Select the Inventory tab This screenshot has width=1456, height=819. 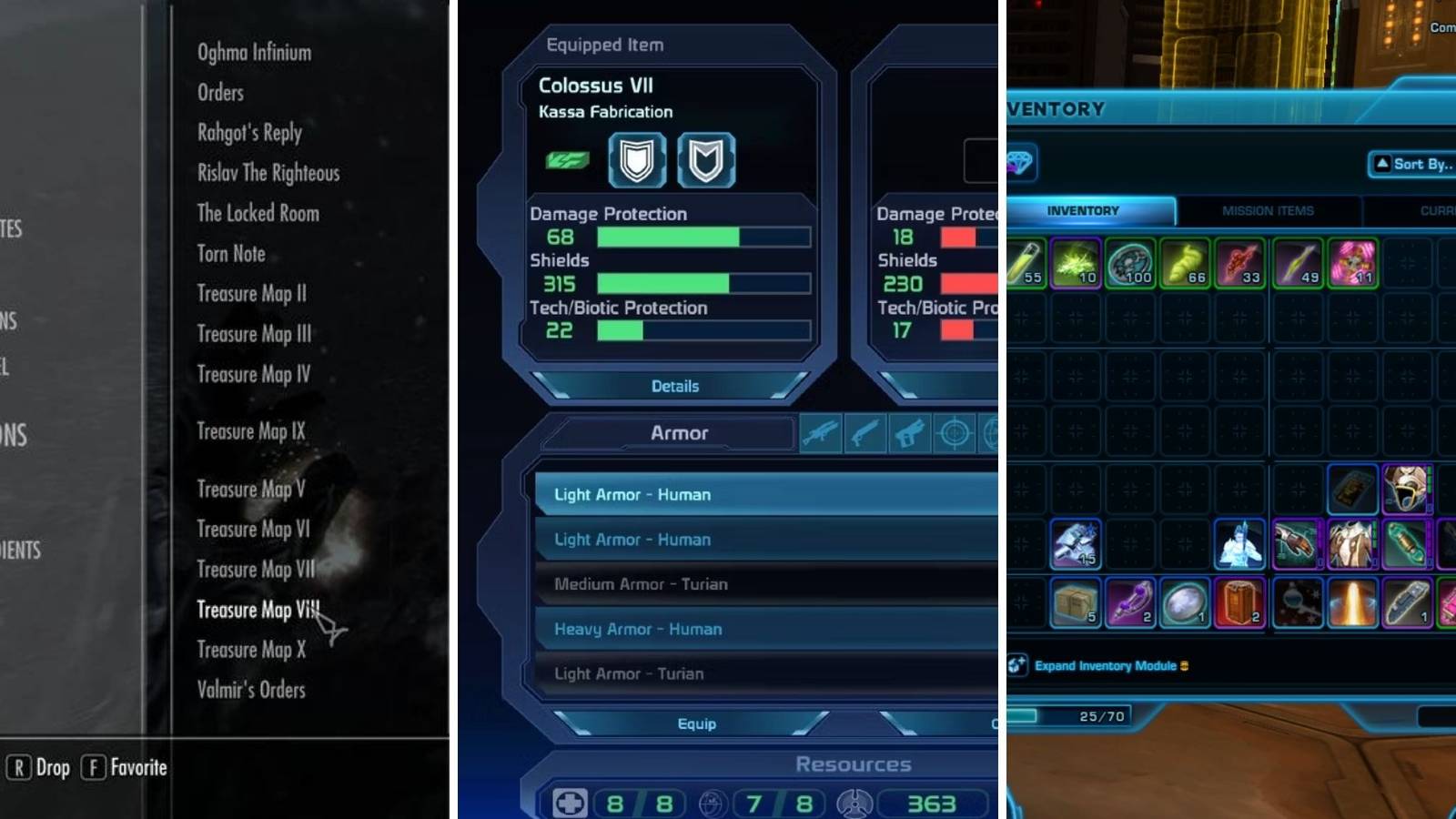point(1082,210)
